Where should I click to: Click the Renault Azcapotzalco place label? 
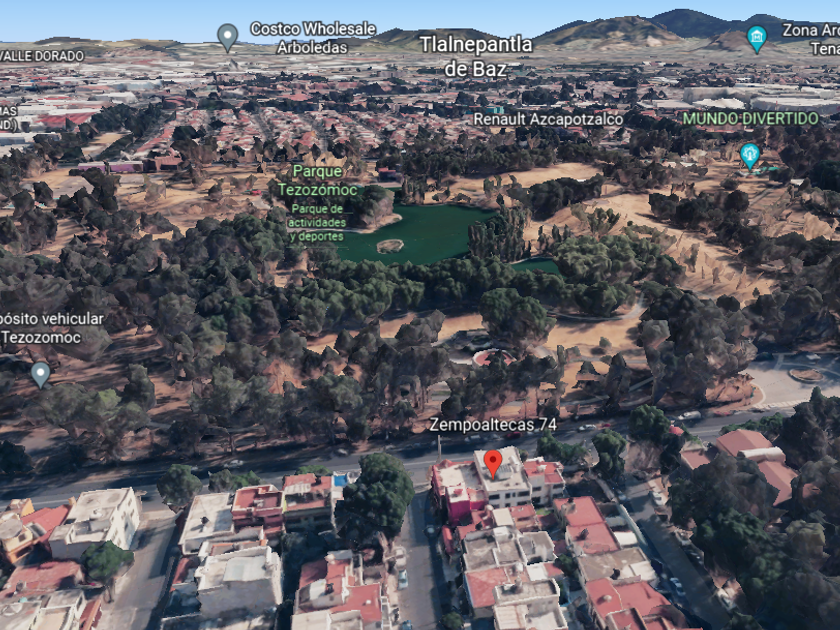click(547, 119)
